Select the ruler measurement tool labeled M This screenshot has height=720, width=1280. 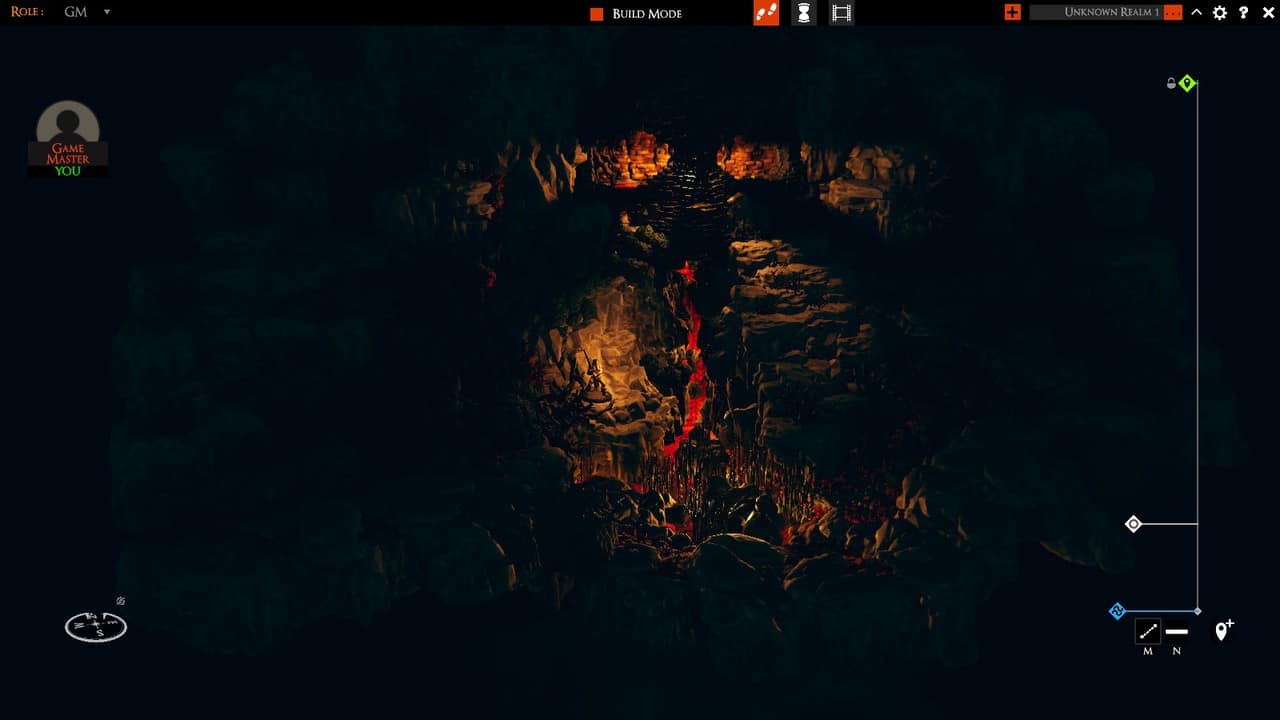pos(1147,631)
